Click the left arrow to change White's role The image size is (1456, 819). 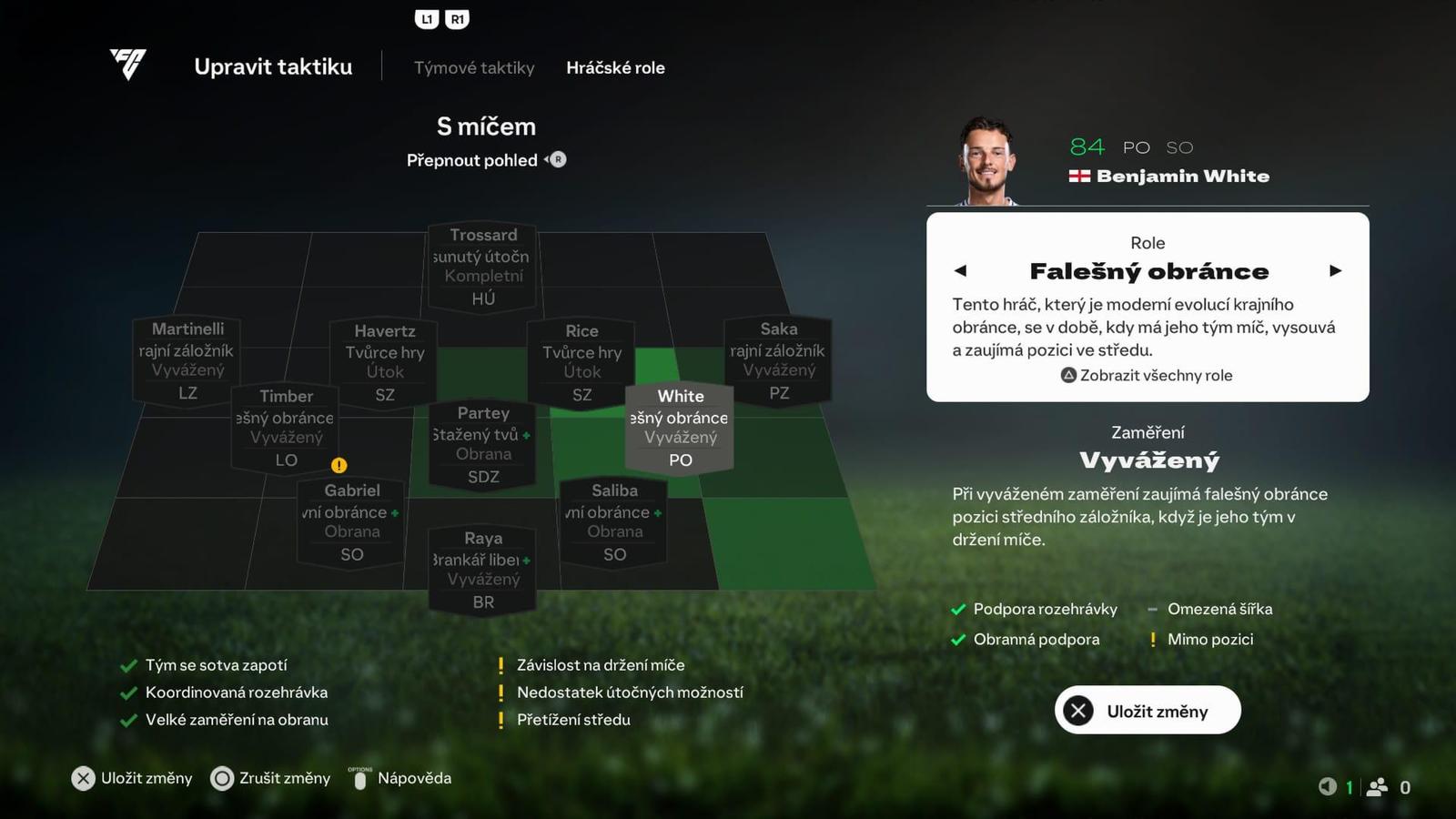pos(961,270)
